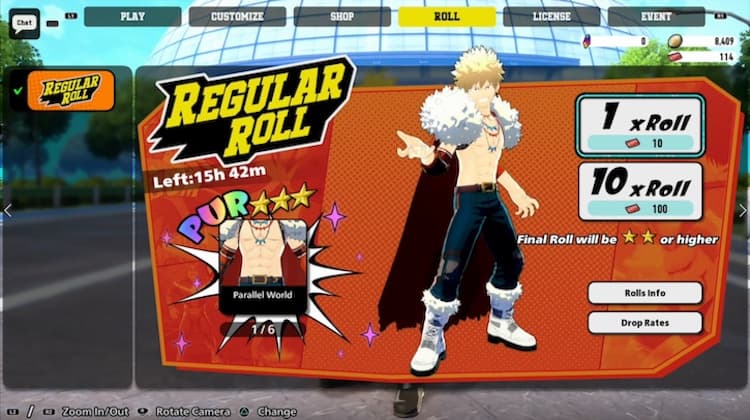Screen dimensions: 750x420
Task: Choose the Regular Roll banner entry
Action: coord(70,91)
